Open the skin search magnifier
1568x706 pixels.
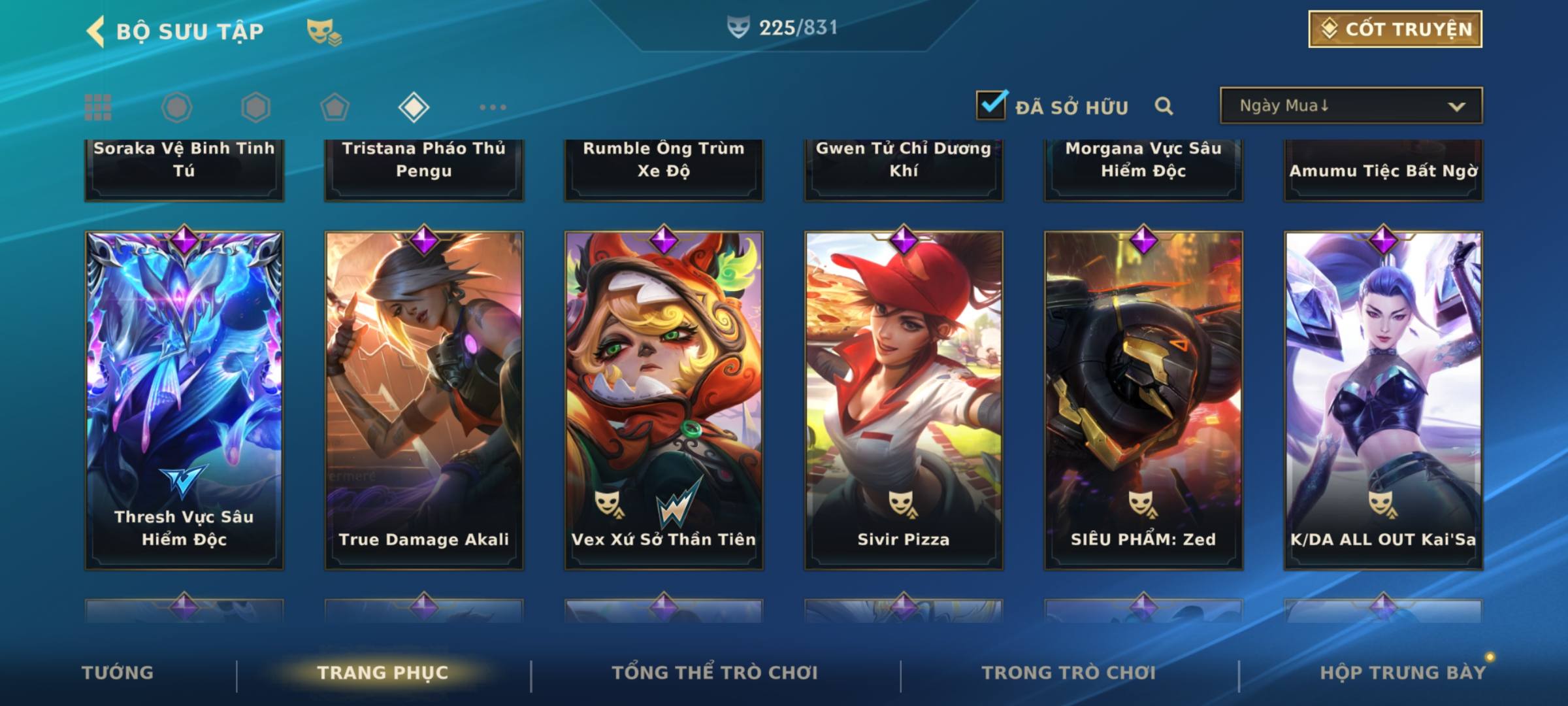pos(1164,106)
